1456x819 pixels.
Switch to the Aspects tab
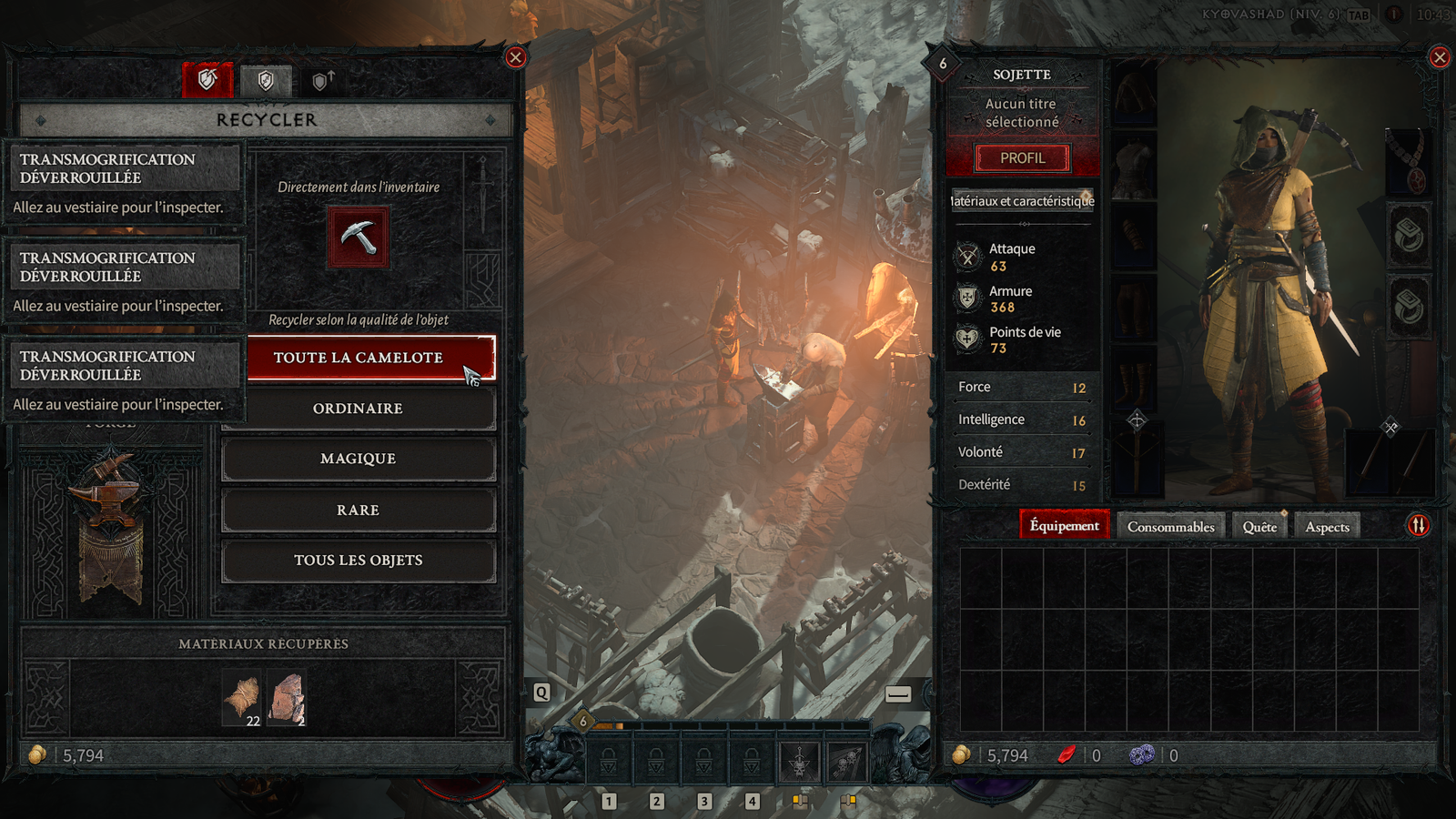tap(1327, 527)
